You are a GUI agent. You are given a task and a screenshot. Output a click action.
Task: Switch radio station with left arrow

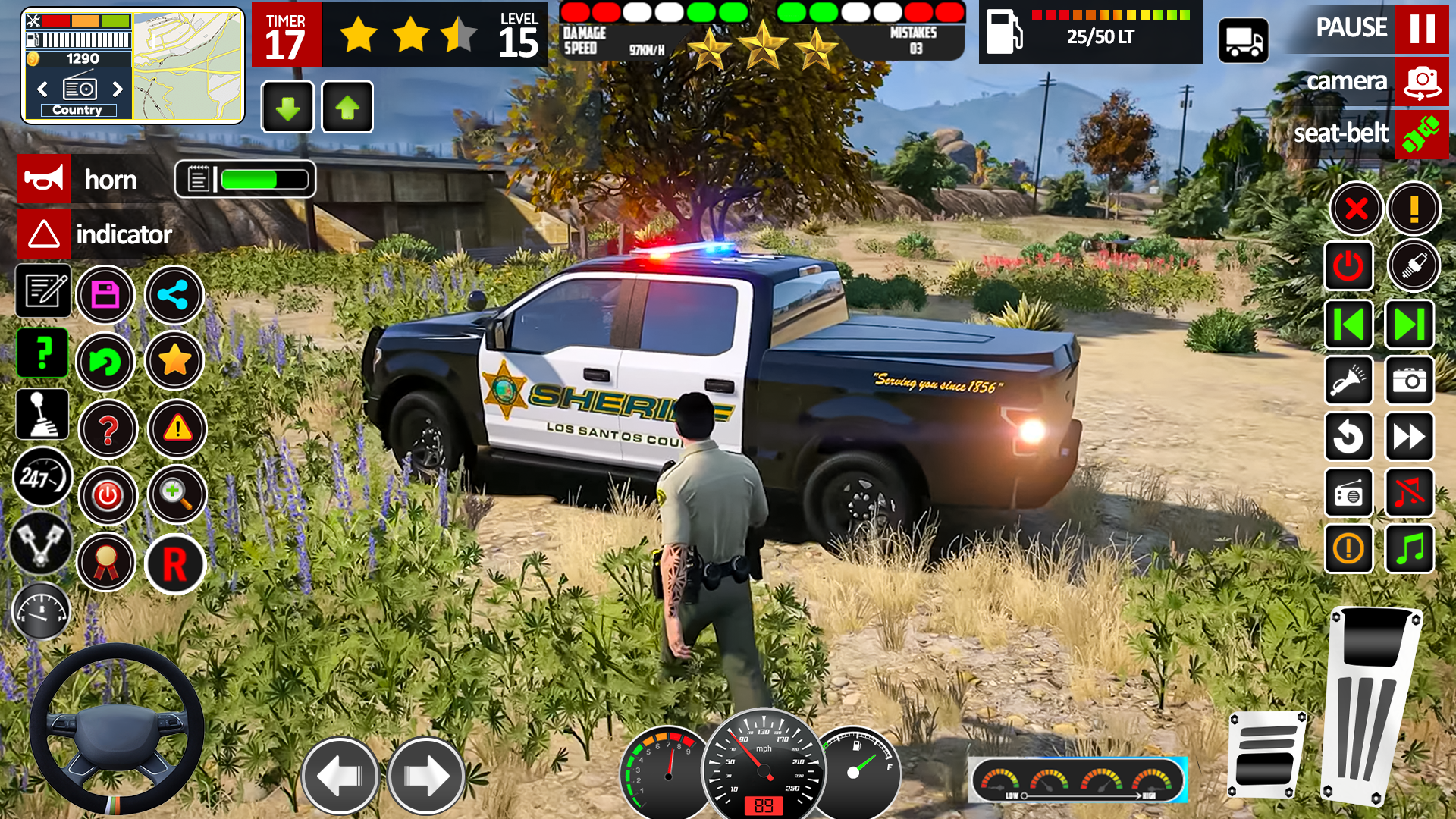pyautogui.click(x=41, y=89)
